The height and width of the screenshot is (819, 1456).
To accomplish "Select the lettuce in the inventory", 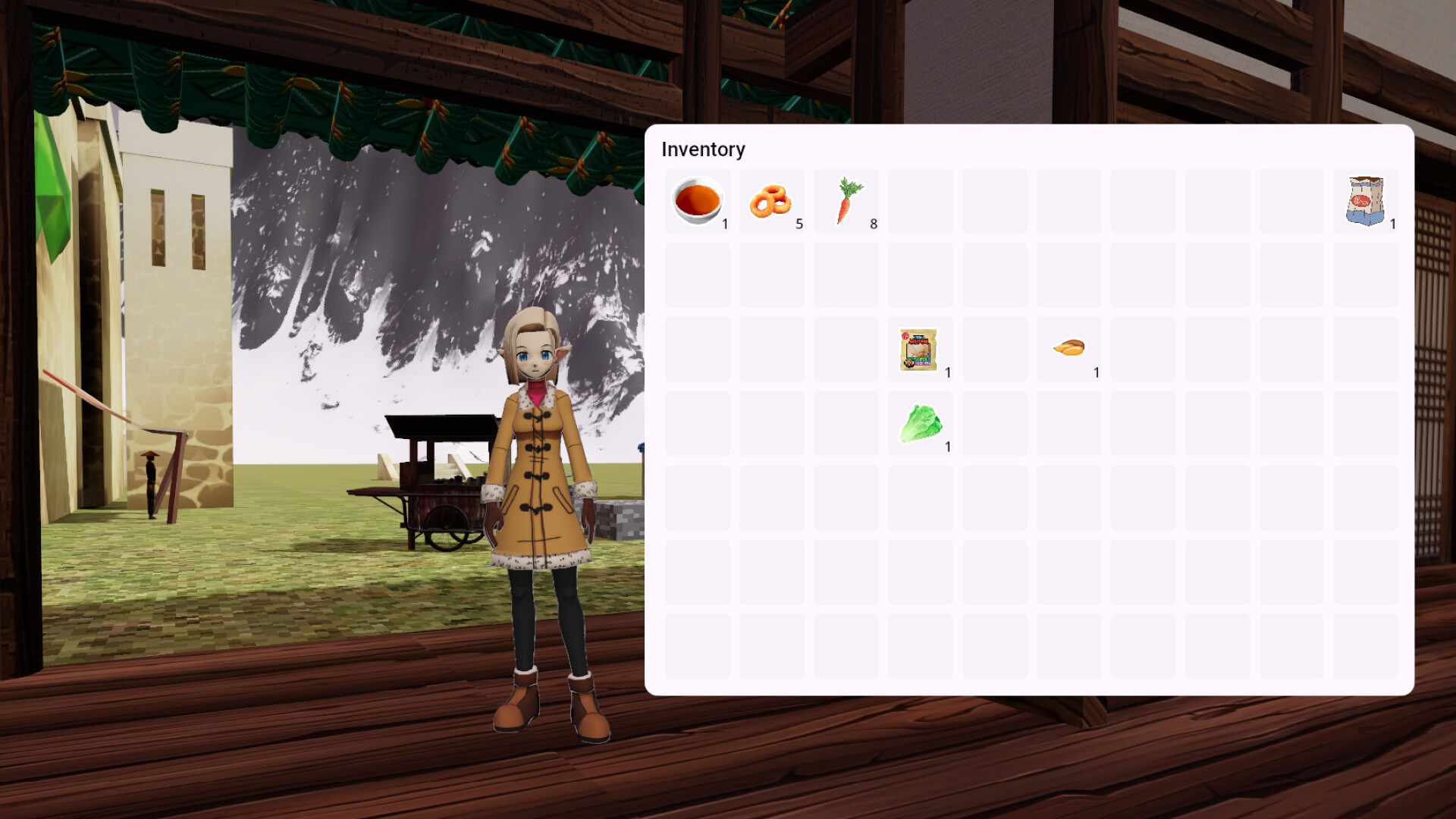I will 919,422.
